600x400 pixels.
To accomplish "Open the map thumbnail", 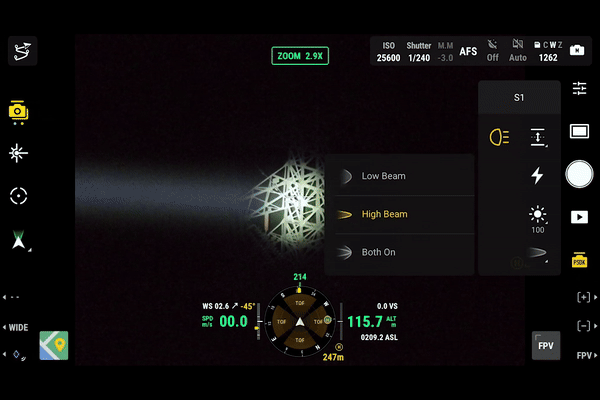I will coord(54,346).
